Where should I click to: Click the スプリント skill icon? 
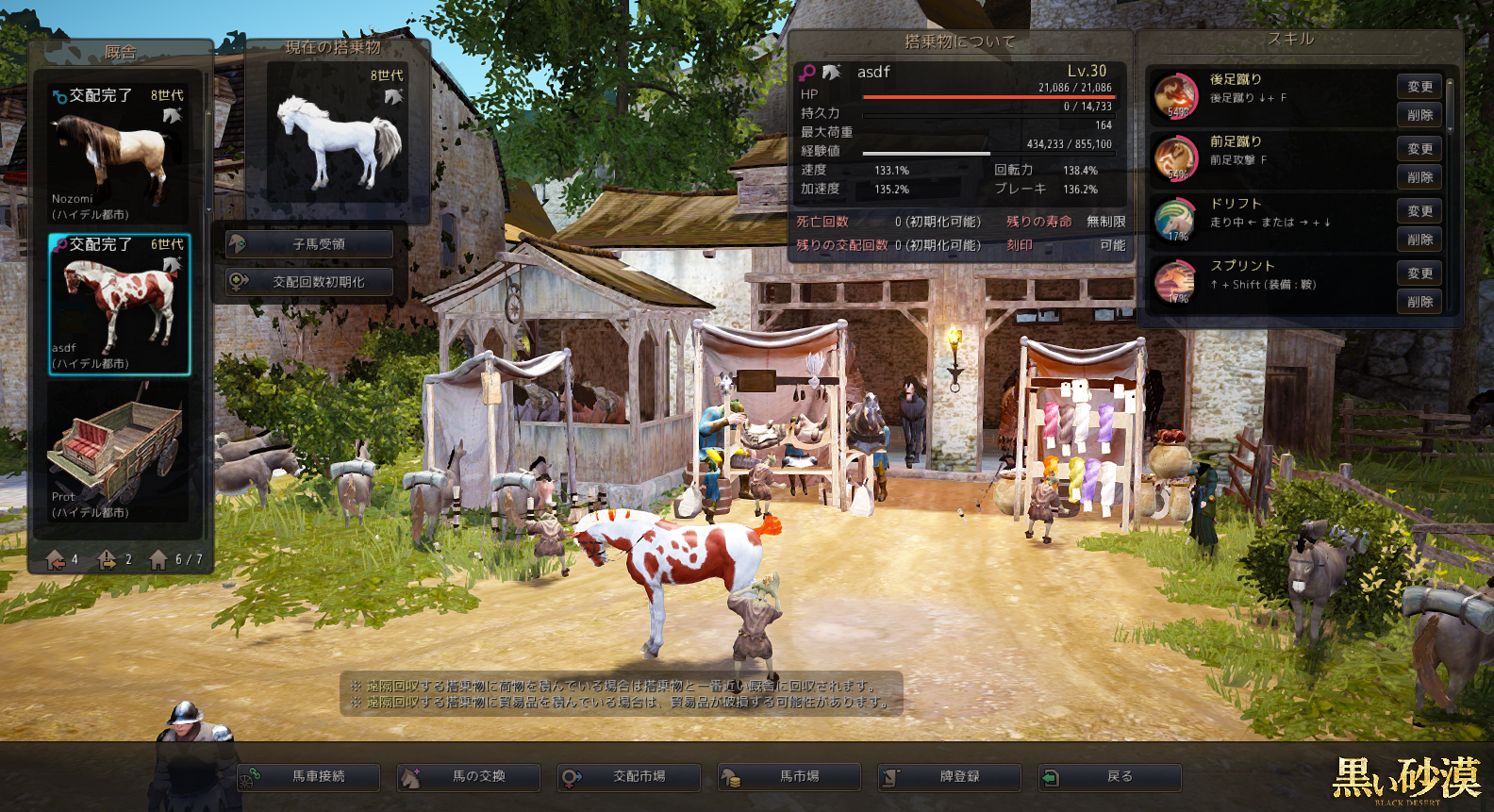point(1175,283)
